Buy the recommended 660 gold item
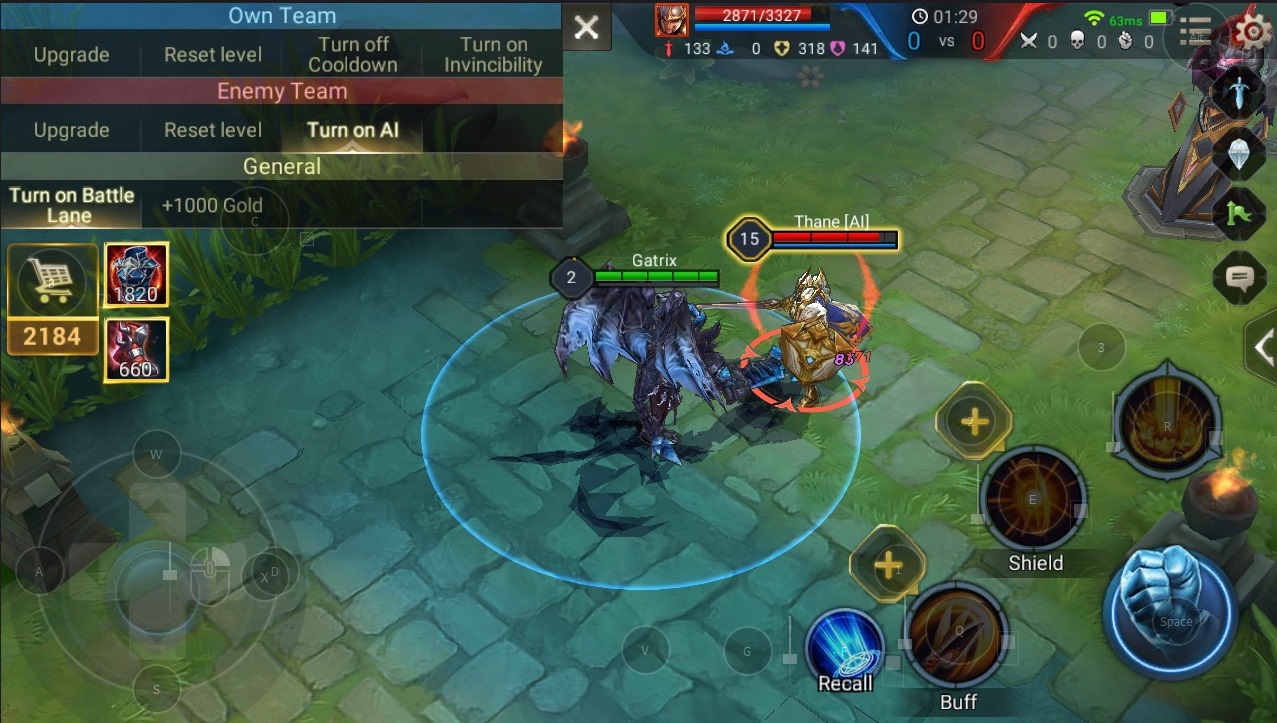The image size is (1277, 723). [135, 350]
